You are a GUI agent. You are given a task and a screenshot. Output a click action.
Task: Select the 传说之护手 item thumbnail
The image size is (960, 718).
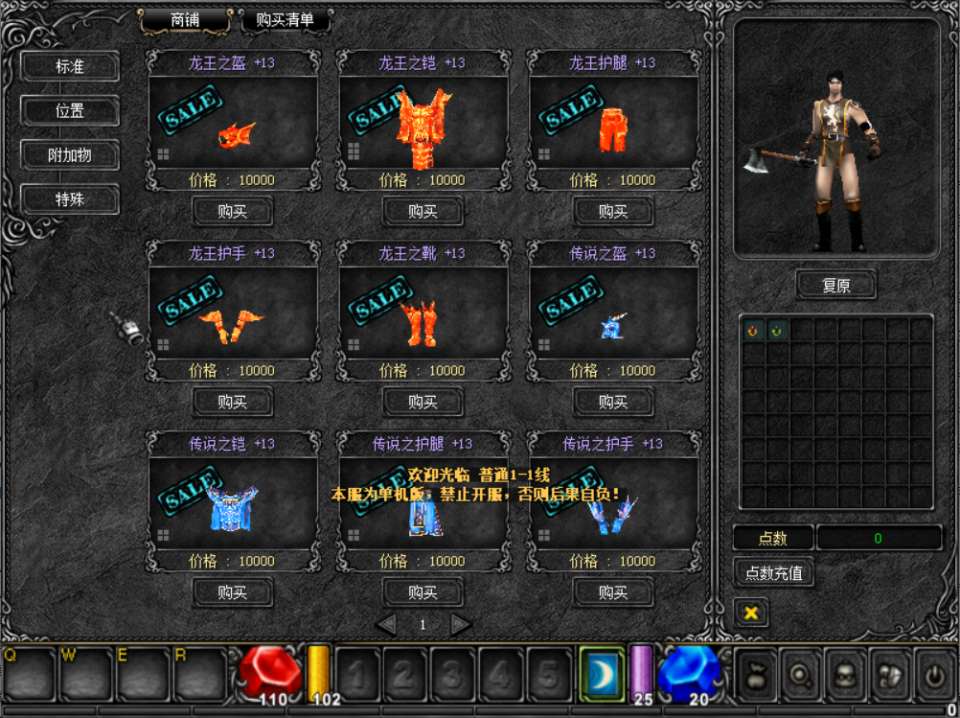(611, 512)
